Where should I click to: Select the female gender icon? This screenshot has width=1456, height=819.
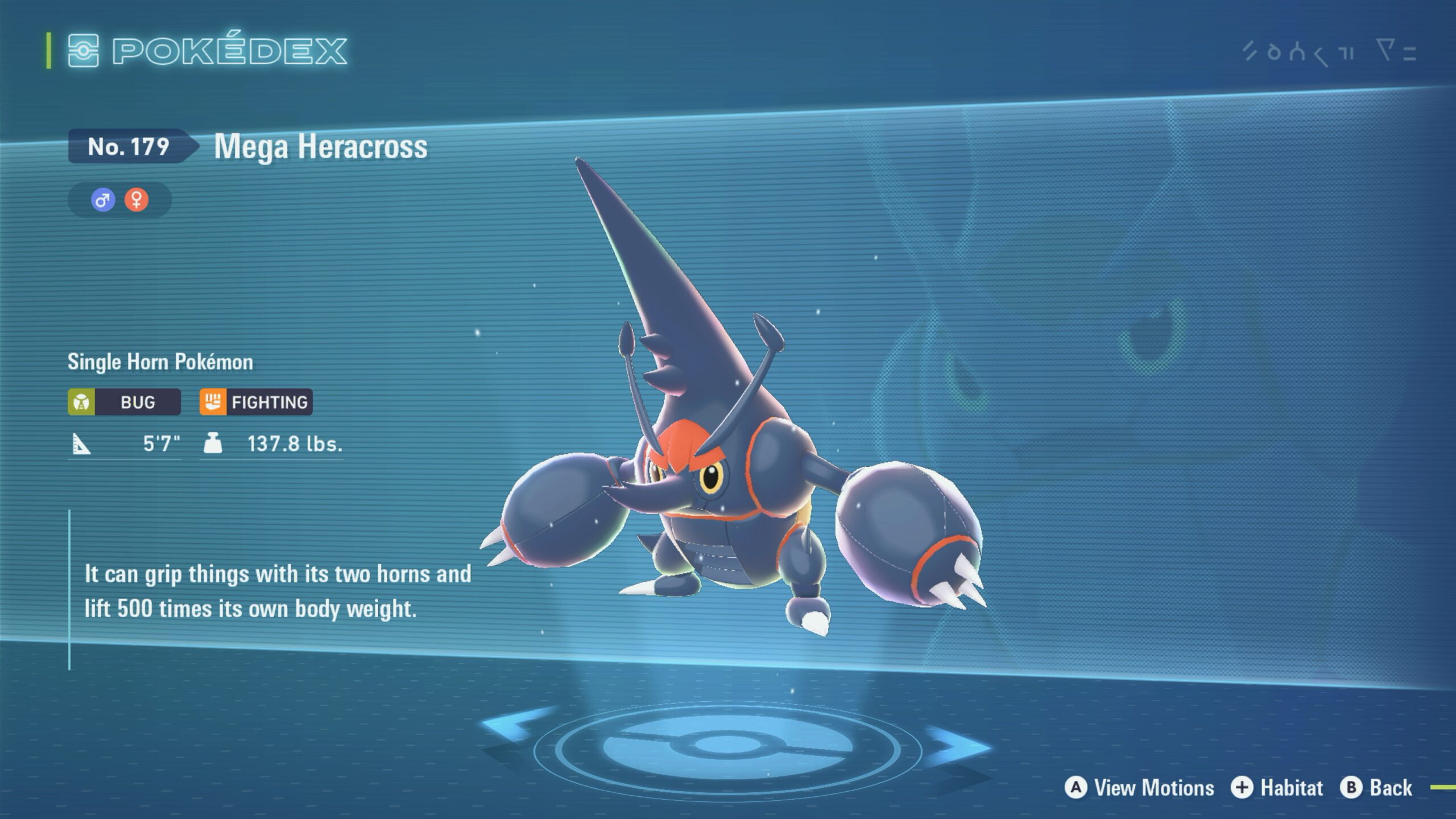point(136,200)
